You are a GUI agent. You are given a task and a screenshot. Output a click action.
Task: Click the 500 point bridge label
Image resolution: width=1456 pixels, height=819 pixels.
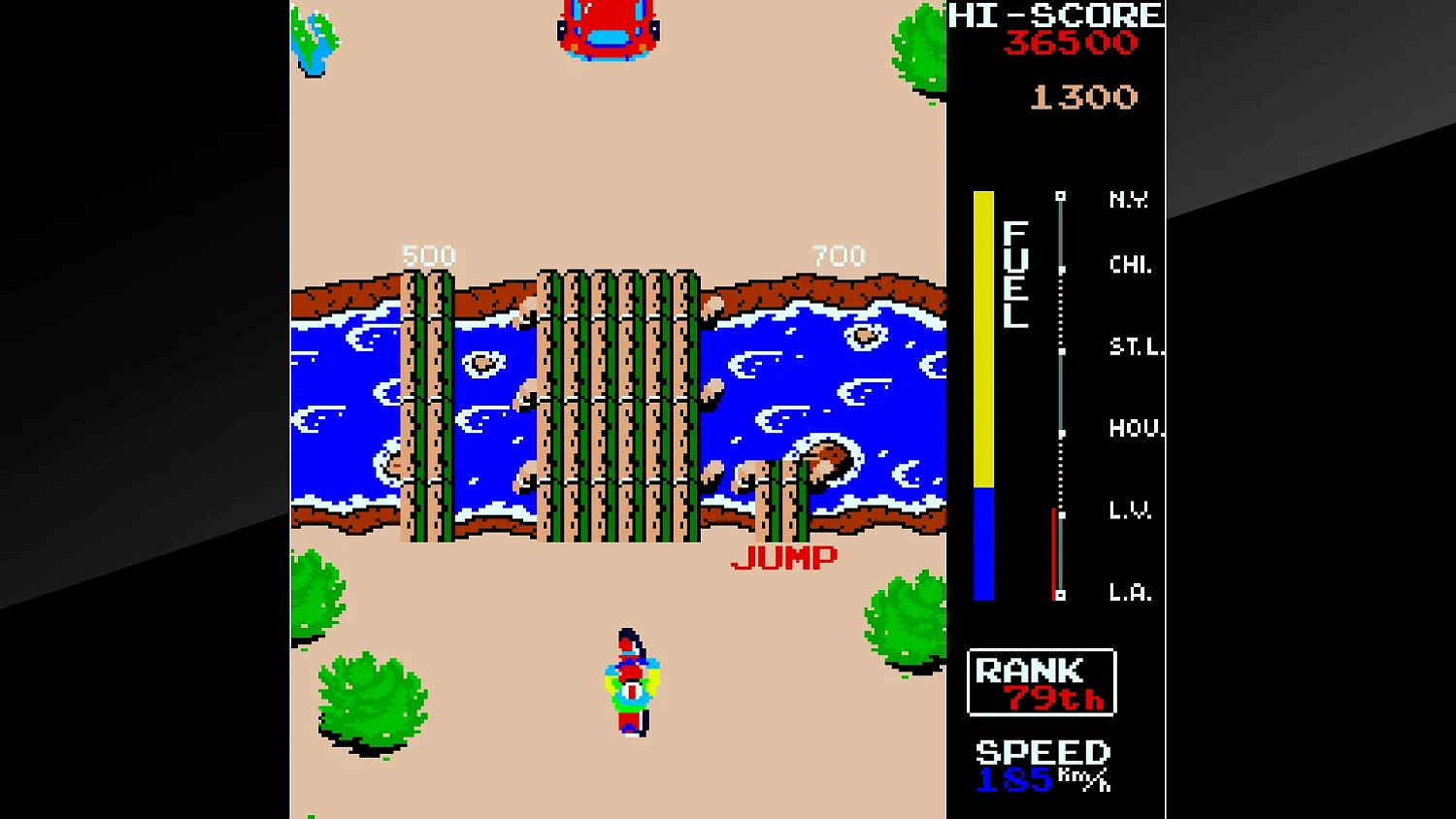(x=428, y=254)
